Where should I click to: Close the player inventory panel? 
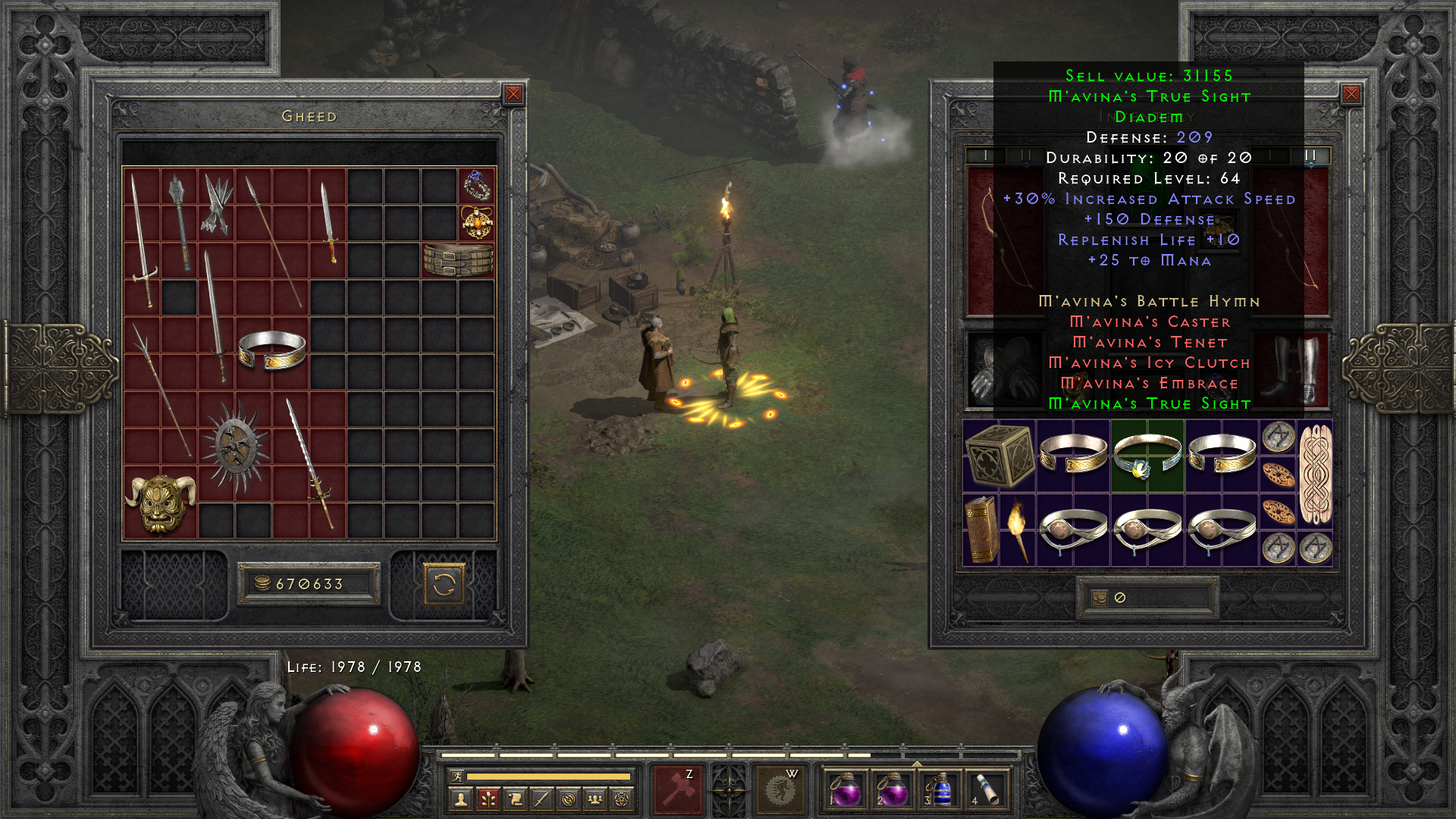pos(1351,94)
